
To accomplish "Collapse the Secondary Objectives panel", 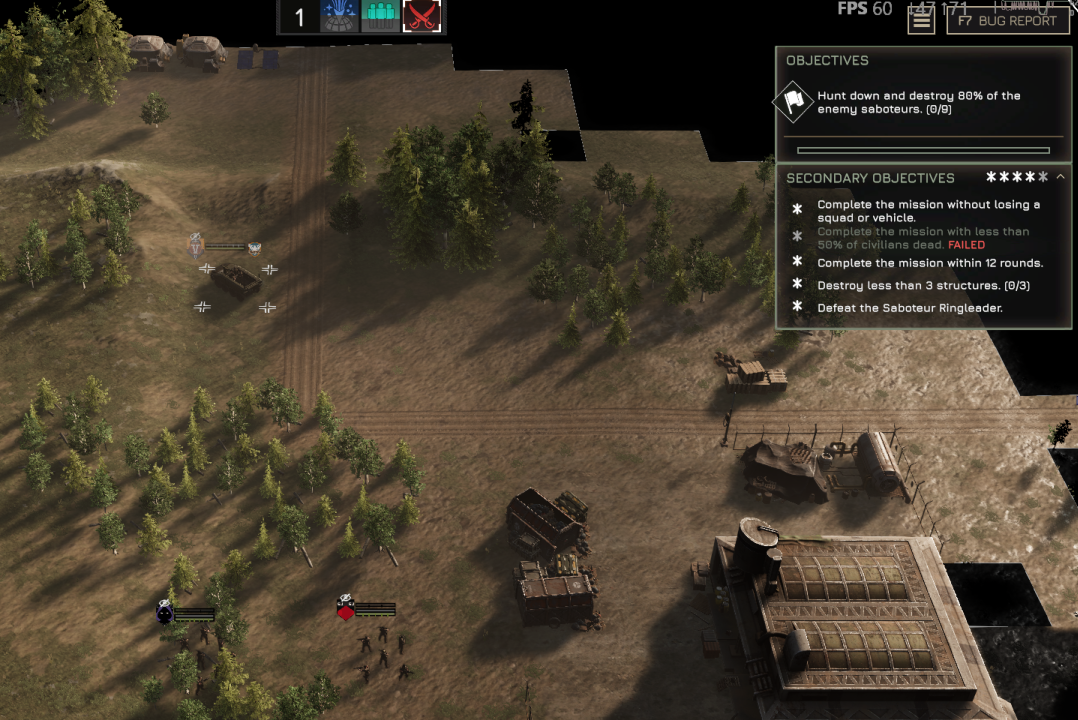I will [x=1060, y=177].
